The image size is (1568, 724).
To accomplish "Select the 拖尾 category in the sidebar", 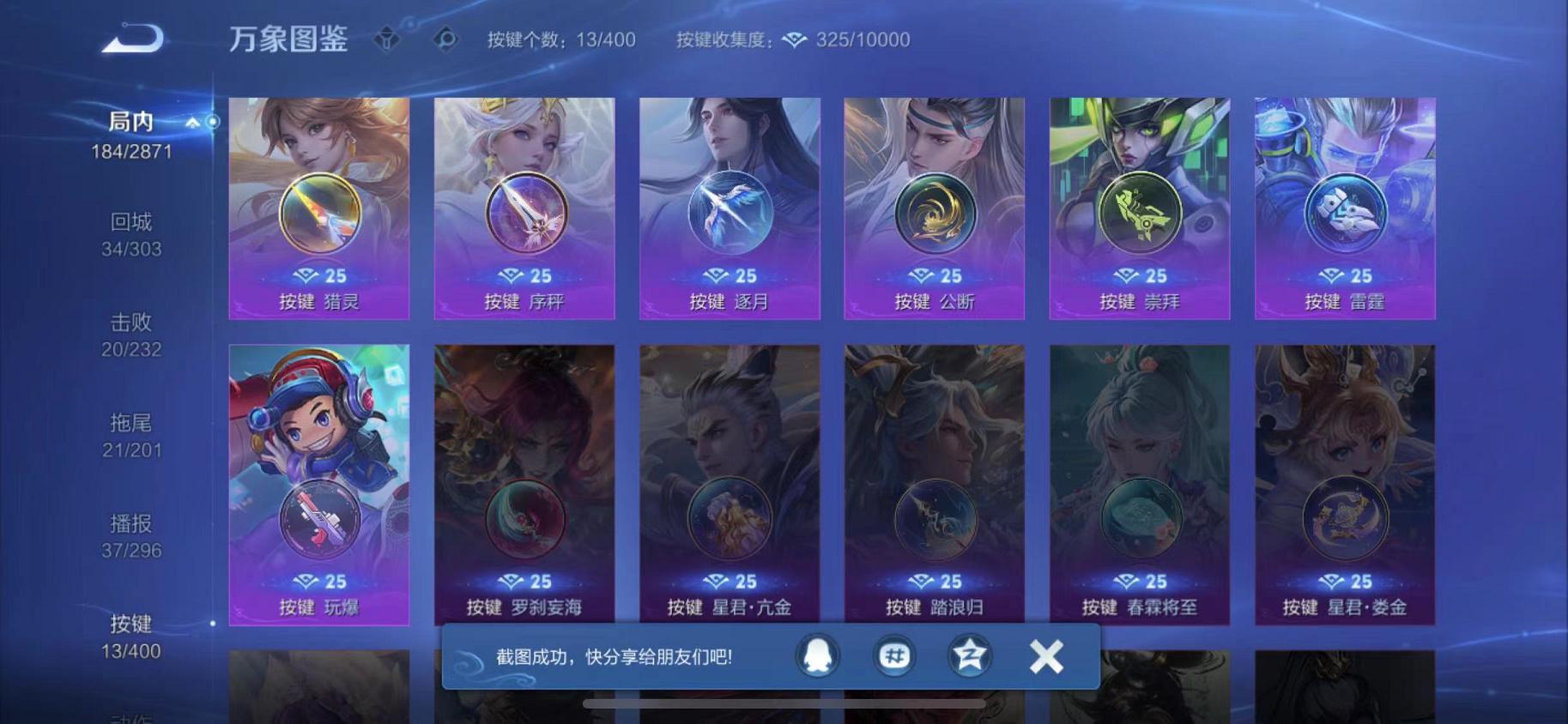I will point(133,424).
